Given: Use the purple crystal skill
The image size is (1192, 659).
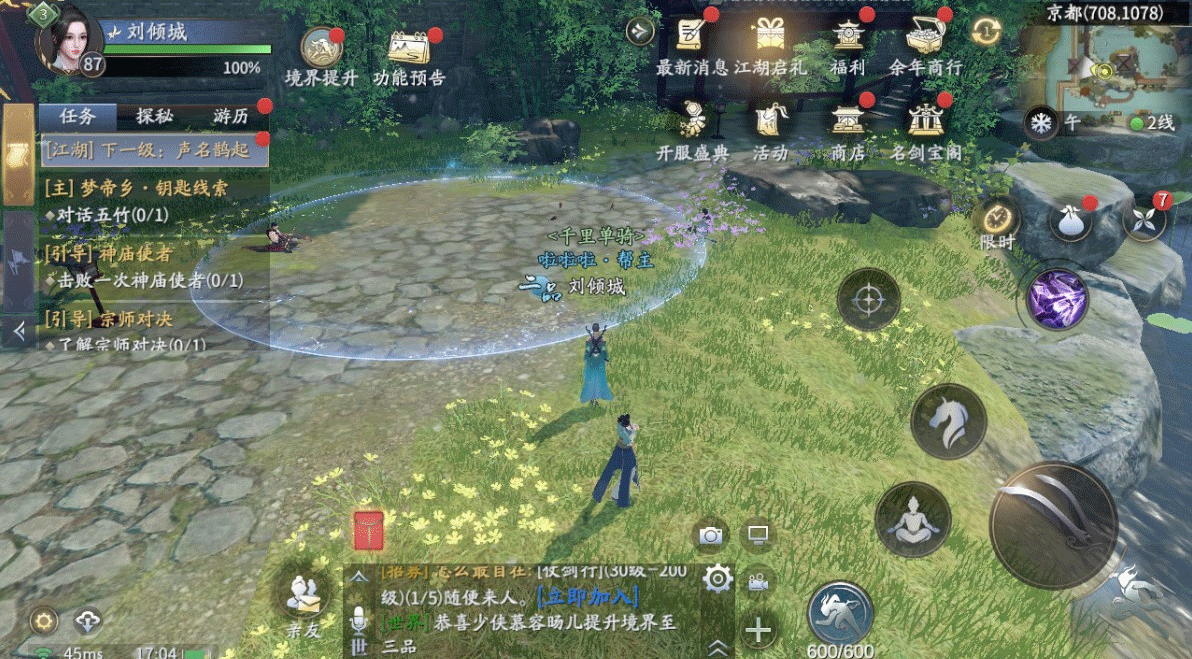Looking at the screenshot, I should click(1059, 299).
